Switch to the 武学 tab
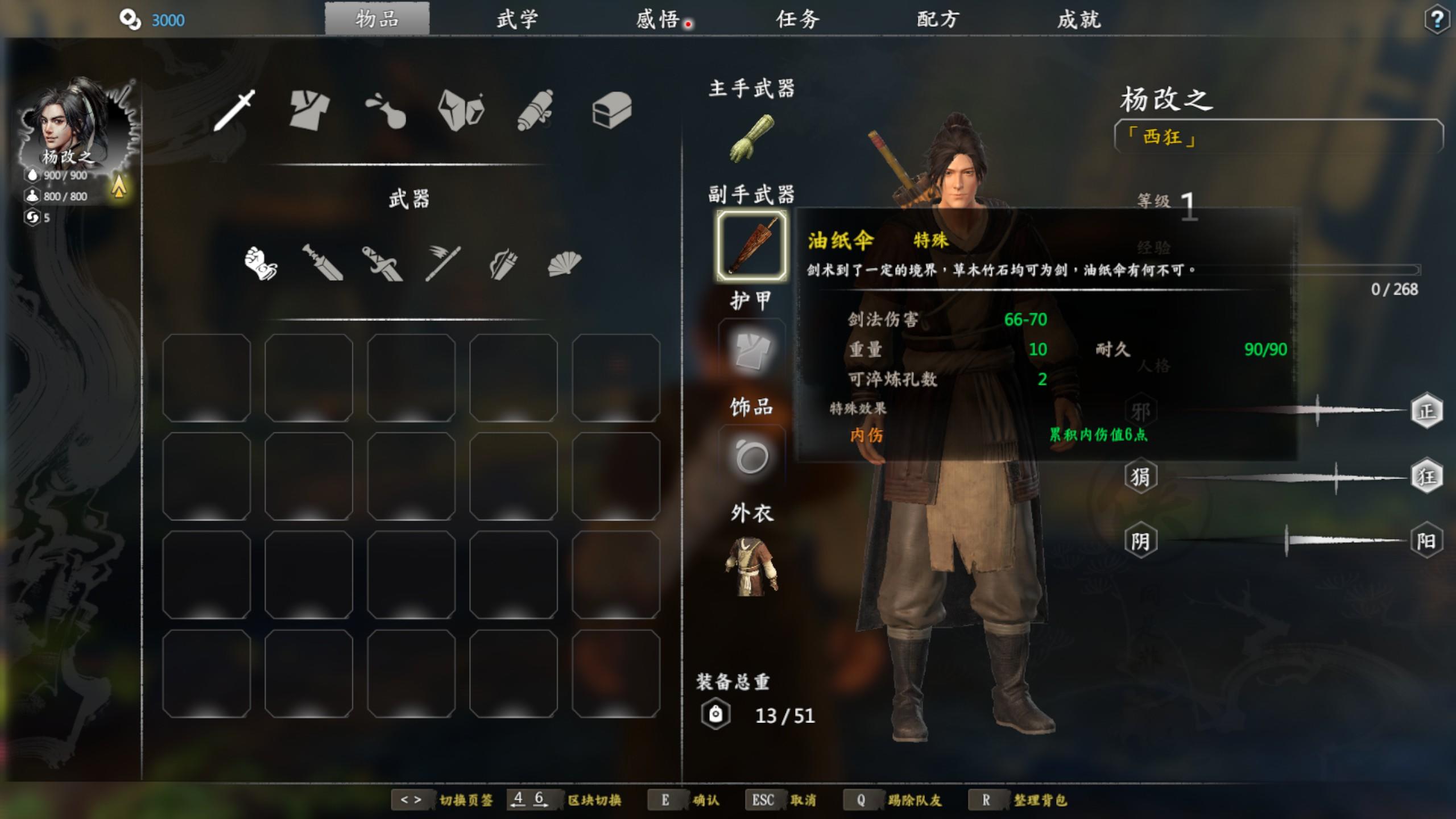The image size is (1456, 819). pos(517,19)
